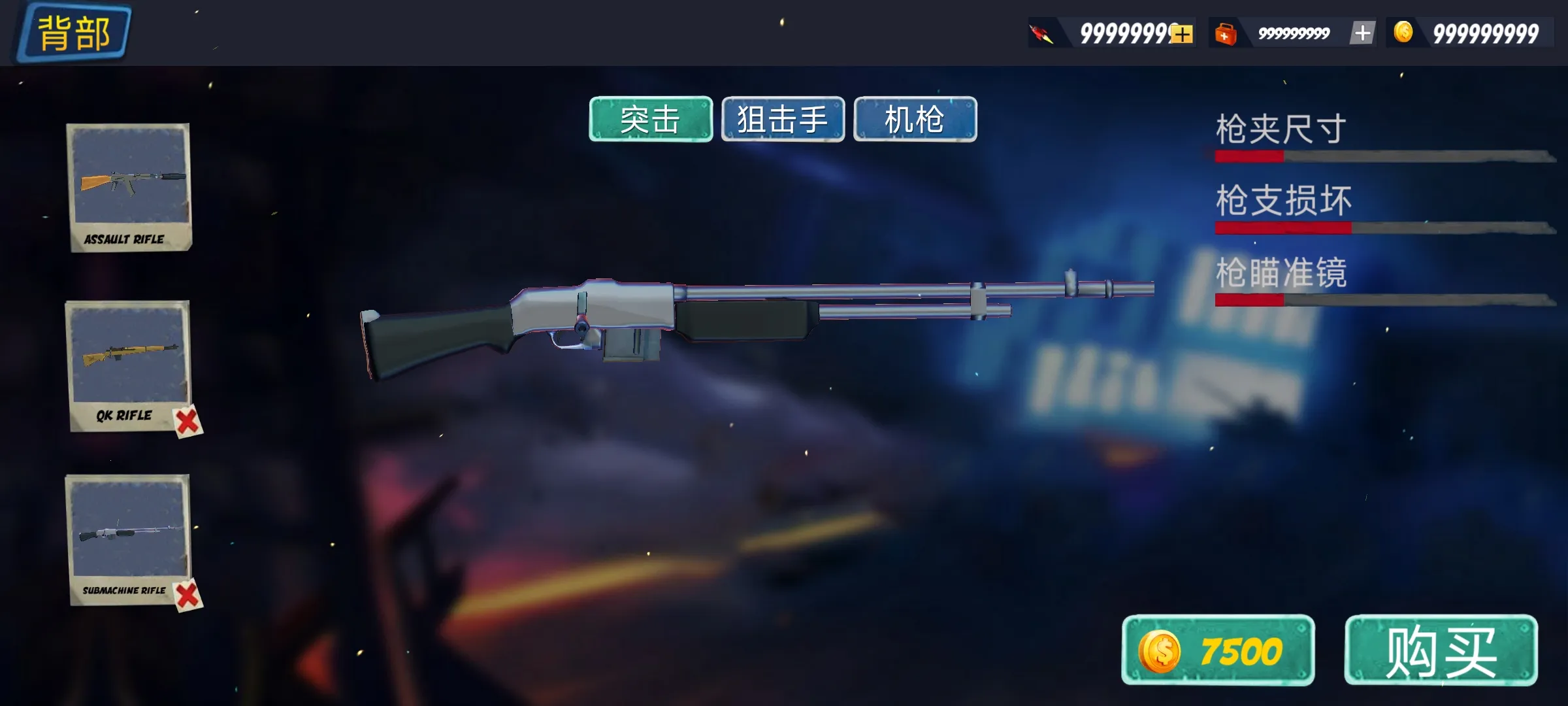This screenshot has height=706, width=1568.
Task: Switch to the 机枪 tab
Action: tap(915, 119)
